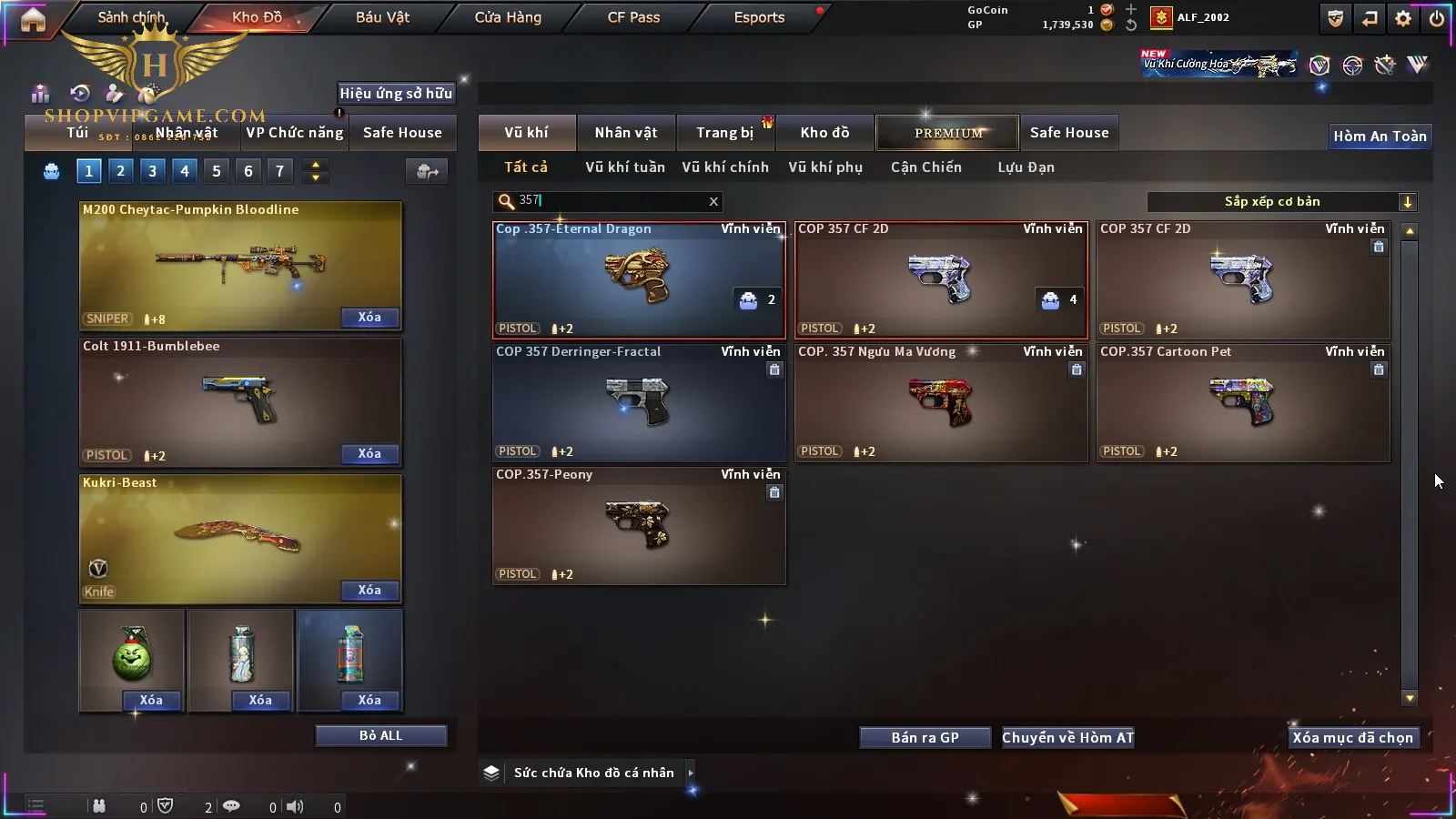Screen dimensions: 1456x819
Task: Filter by Vũ khí phụ weapons
Action: [x=825, y=167]
